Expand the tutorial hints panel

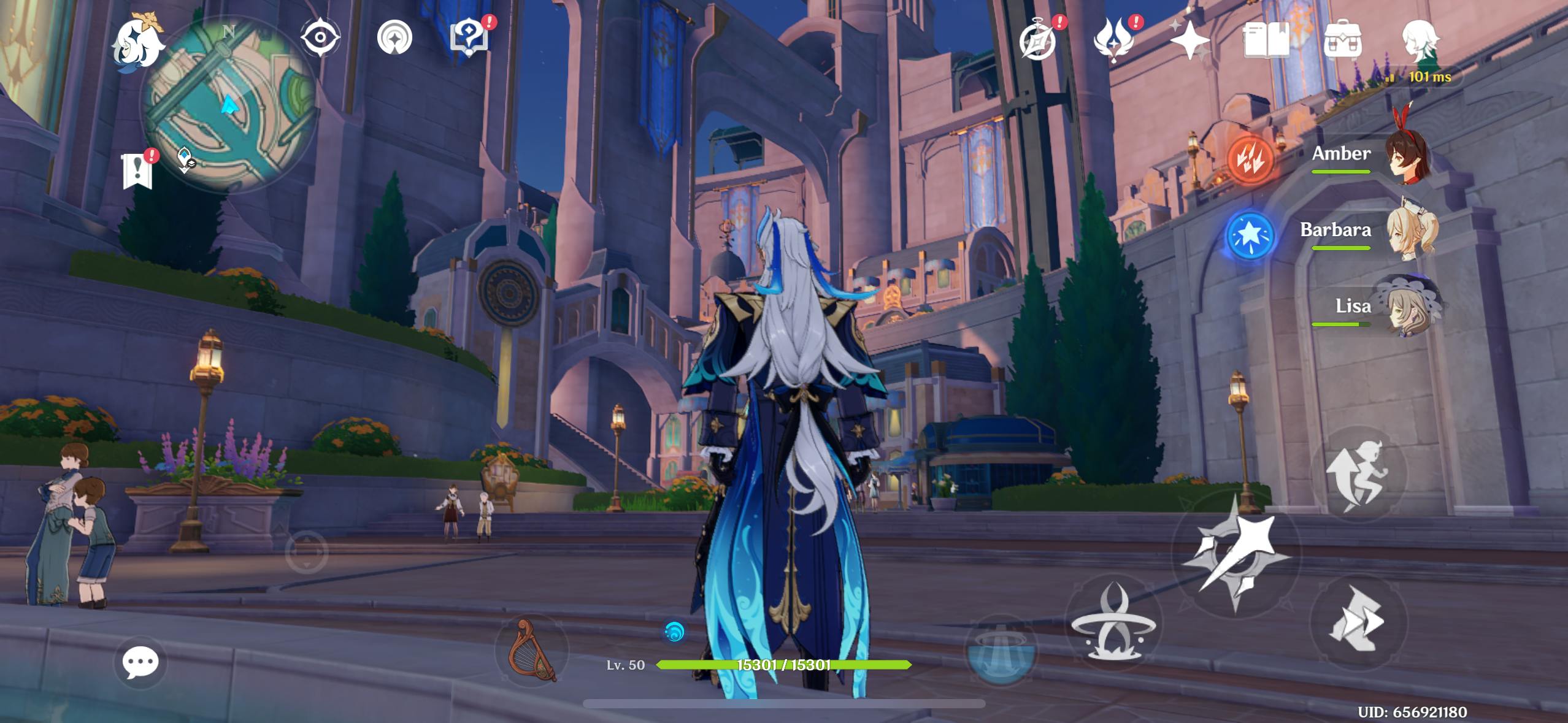[x=469, y=37]
